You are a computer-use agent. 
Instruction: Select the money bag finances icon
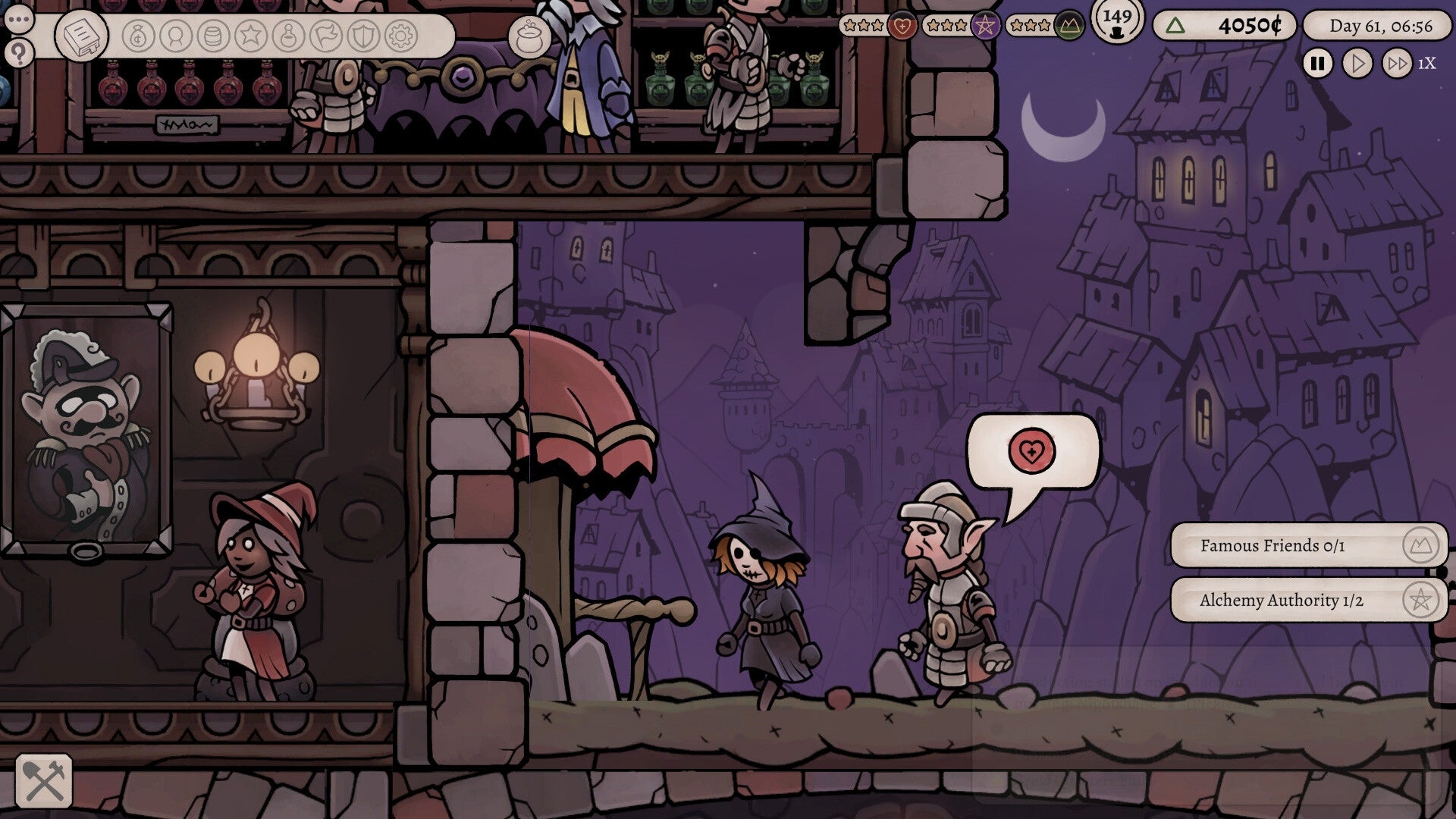(137, 33)
